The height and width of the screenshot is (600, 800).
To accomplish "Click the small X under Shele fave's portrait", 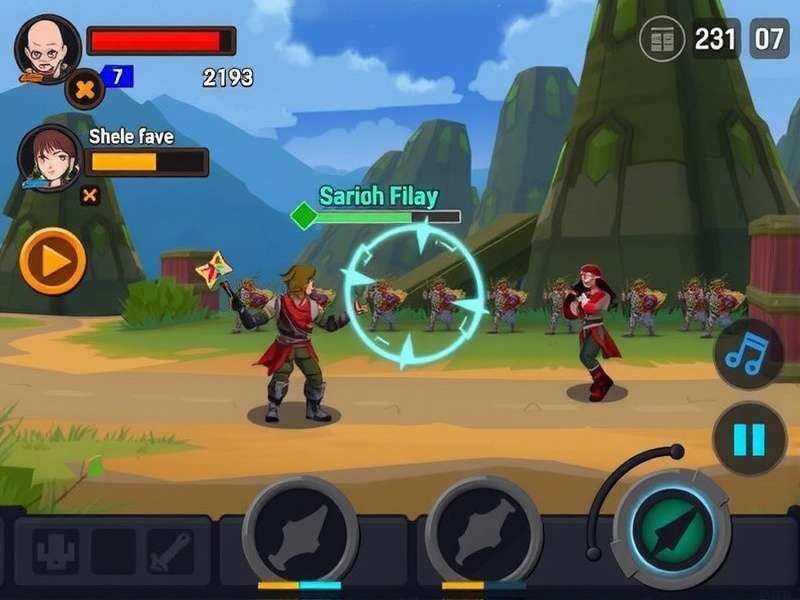I will 90,195.
